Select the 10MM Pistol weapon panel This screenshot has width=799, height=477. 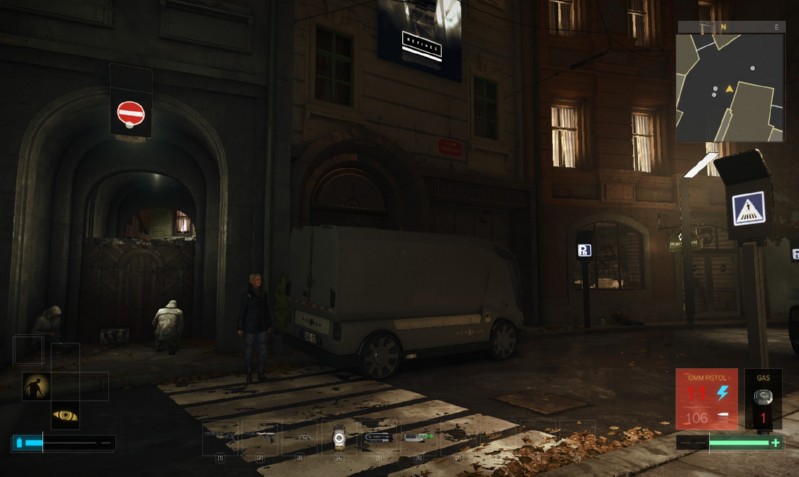pos(706,399)
